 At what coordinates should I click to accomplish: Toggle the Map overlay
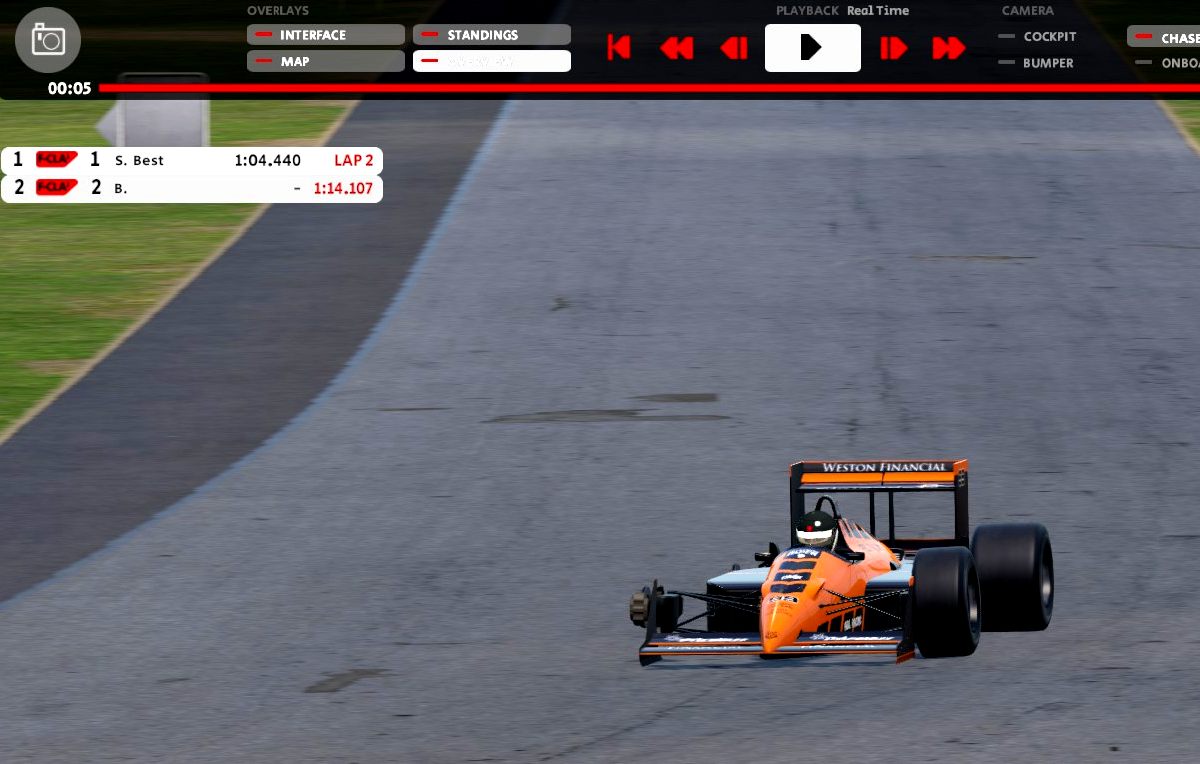point(326,61)
